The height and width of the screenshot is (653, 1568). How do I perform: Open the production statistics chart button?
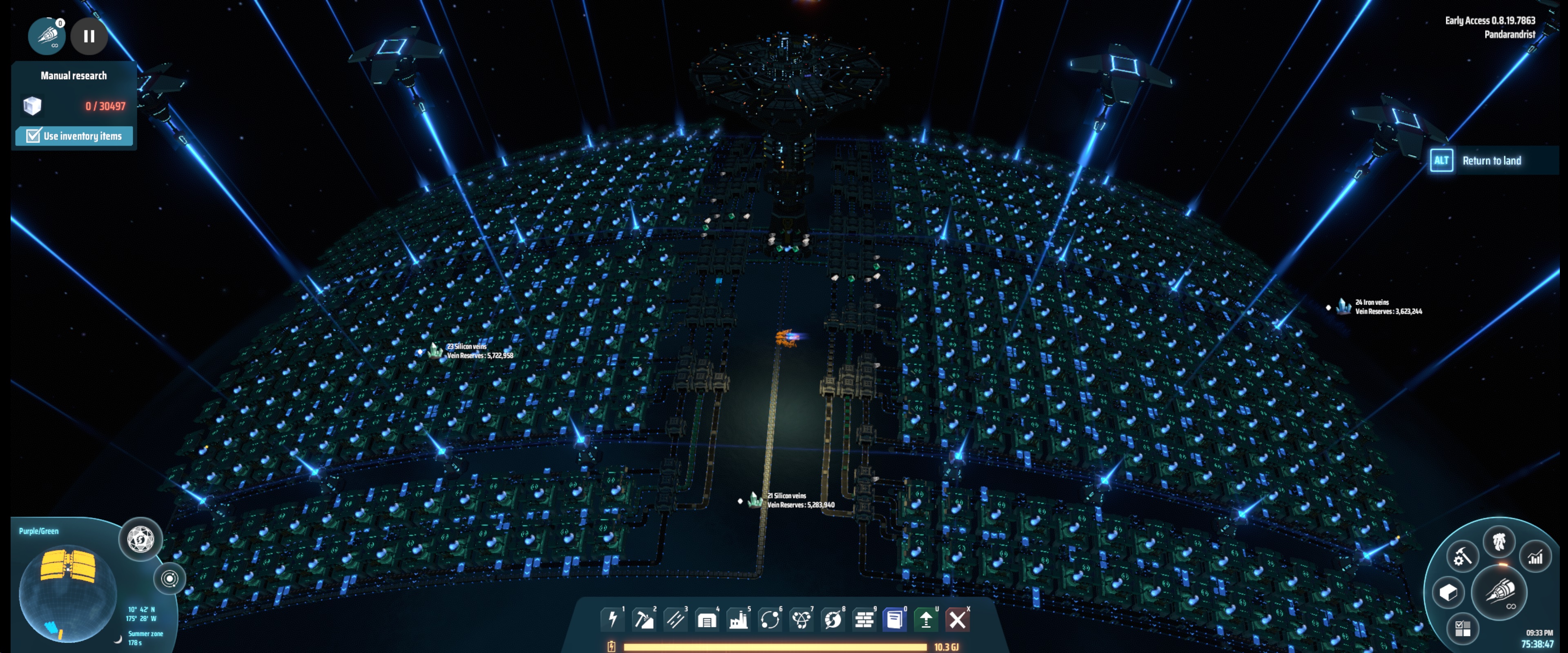tap(1535, 556)
